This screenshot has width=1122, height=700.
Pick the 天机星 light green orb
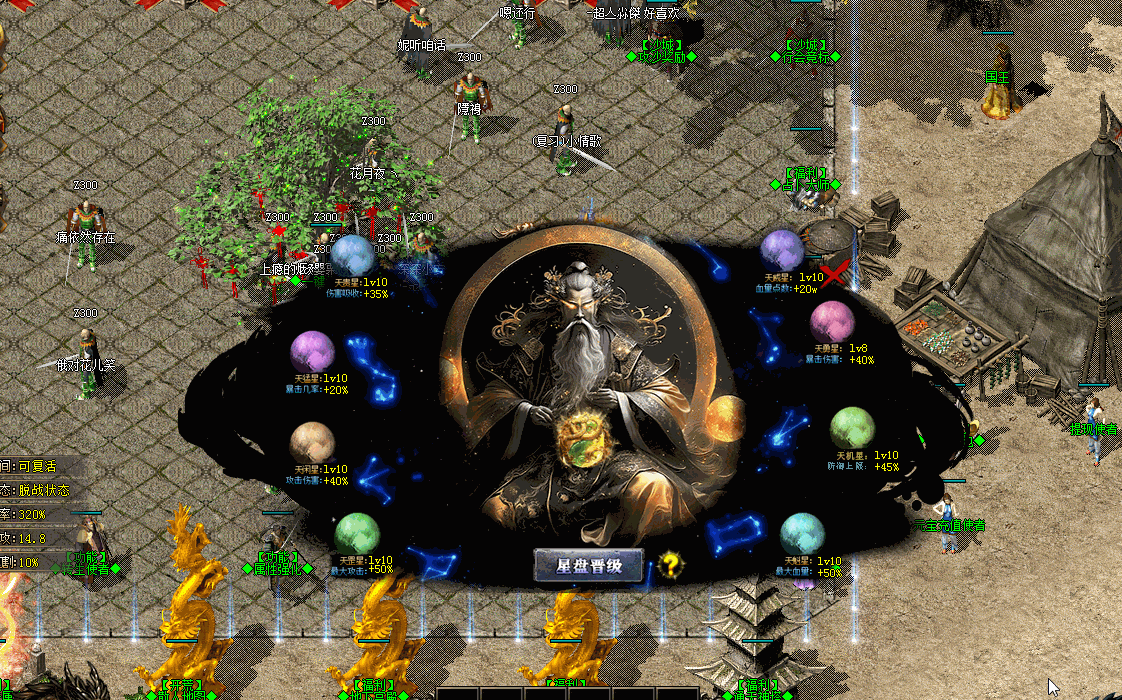(852, 428)
